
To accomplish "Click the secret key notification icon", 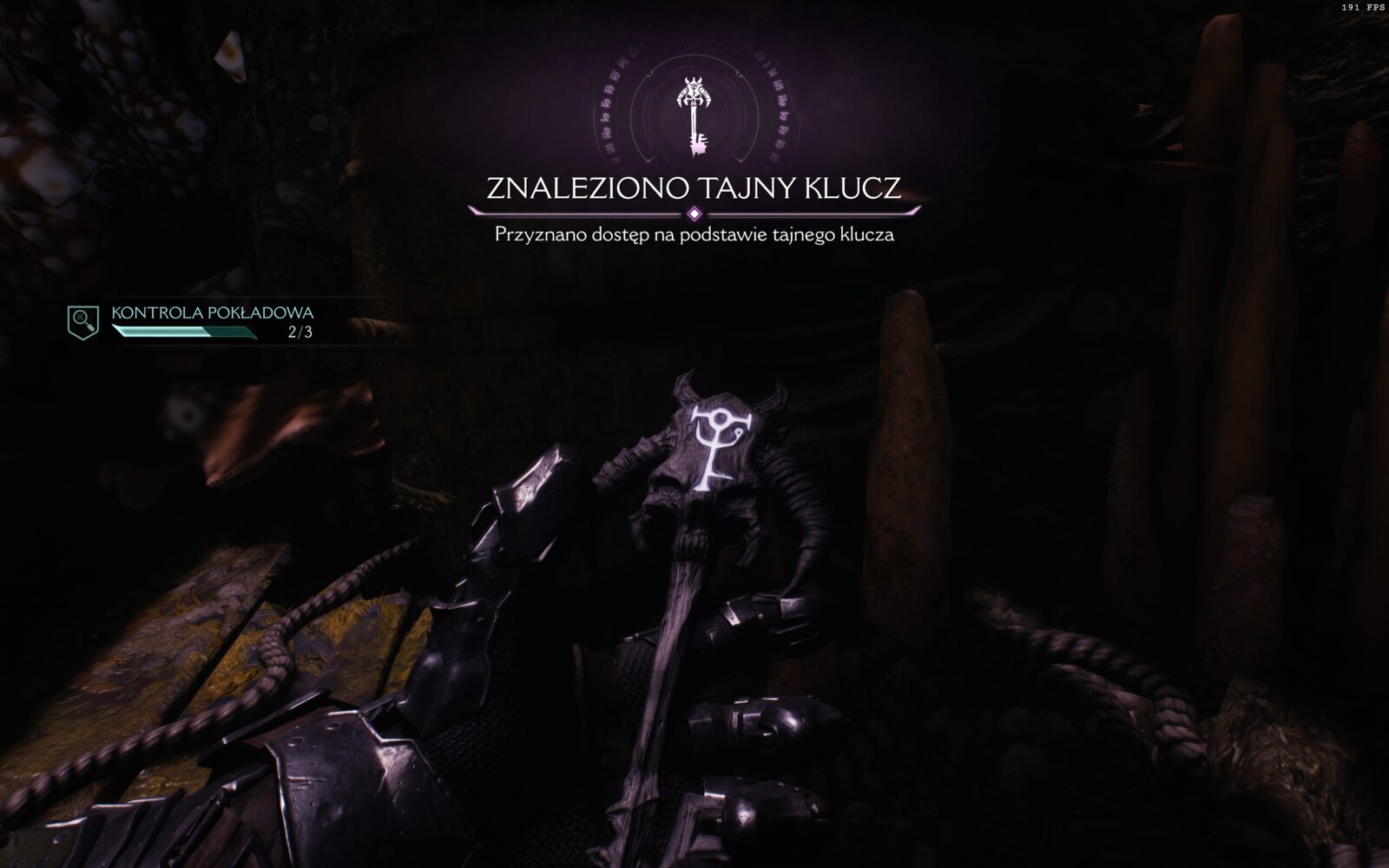I will 694,115.
